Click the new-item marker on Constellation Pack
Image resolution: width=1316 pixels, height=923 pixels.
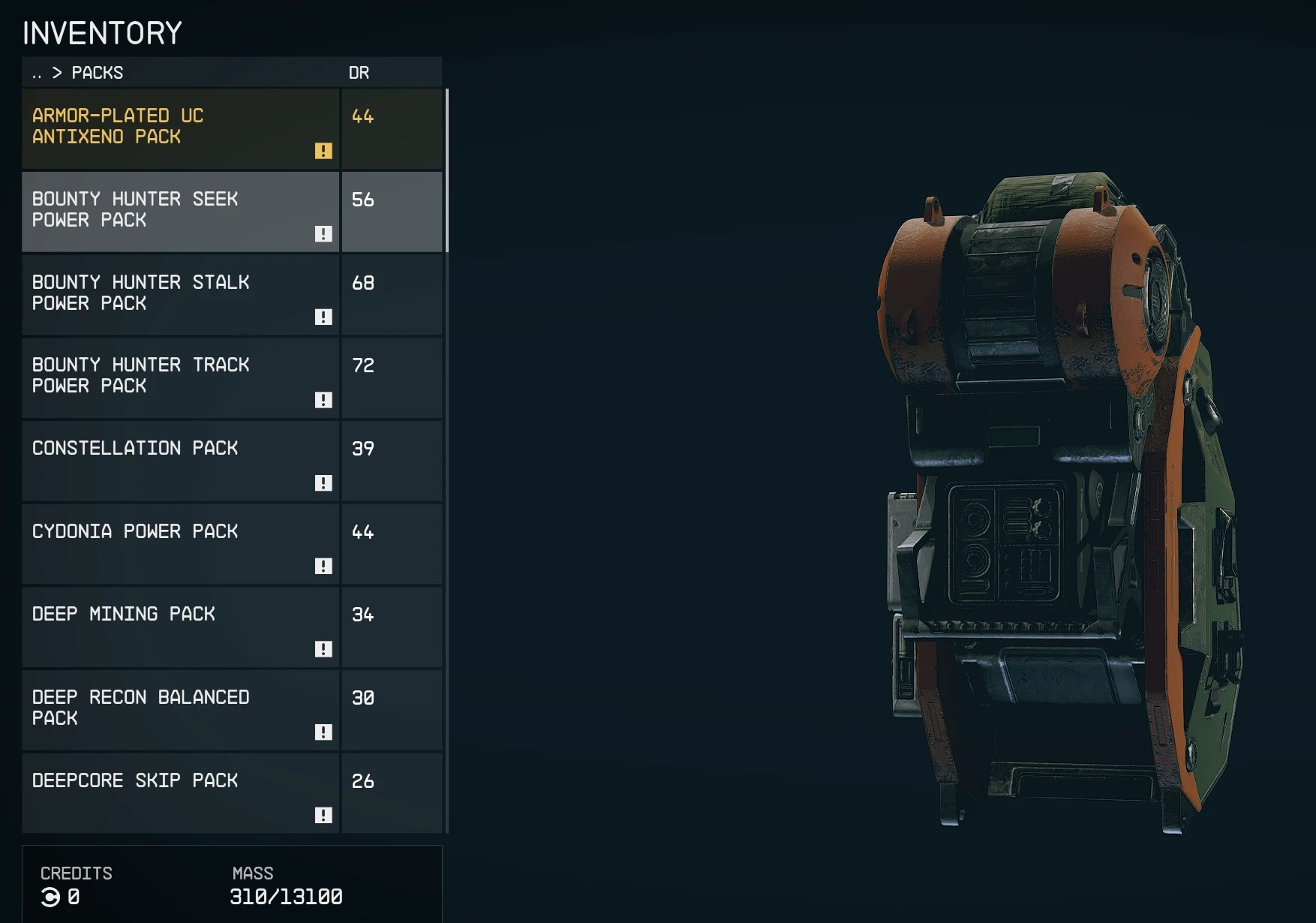tap(324, 483)
